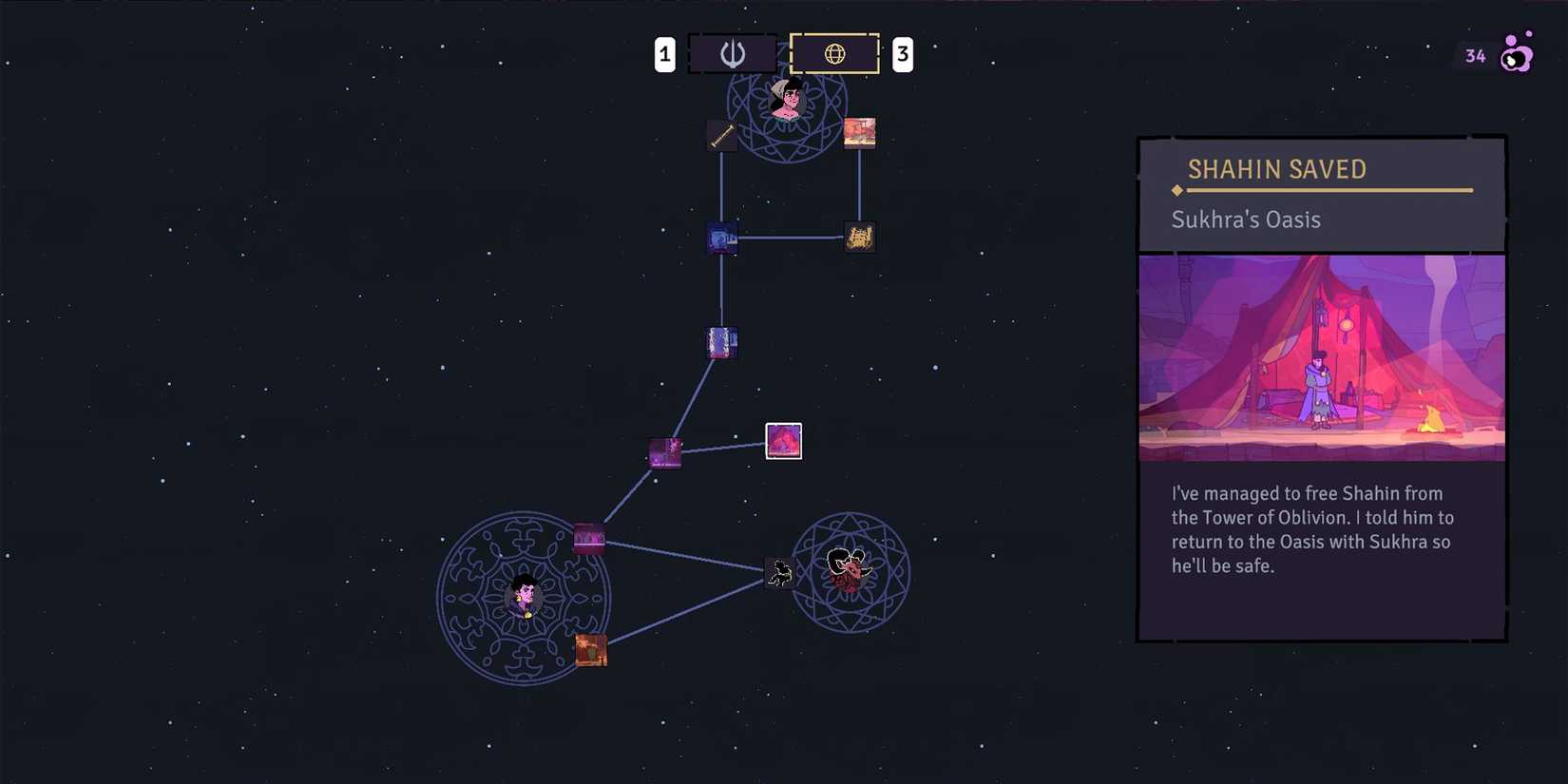Open the desert ruins quest node
This screenshot has width=1568, height=784.
pos(860,132)
